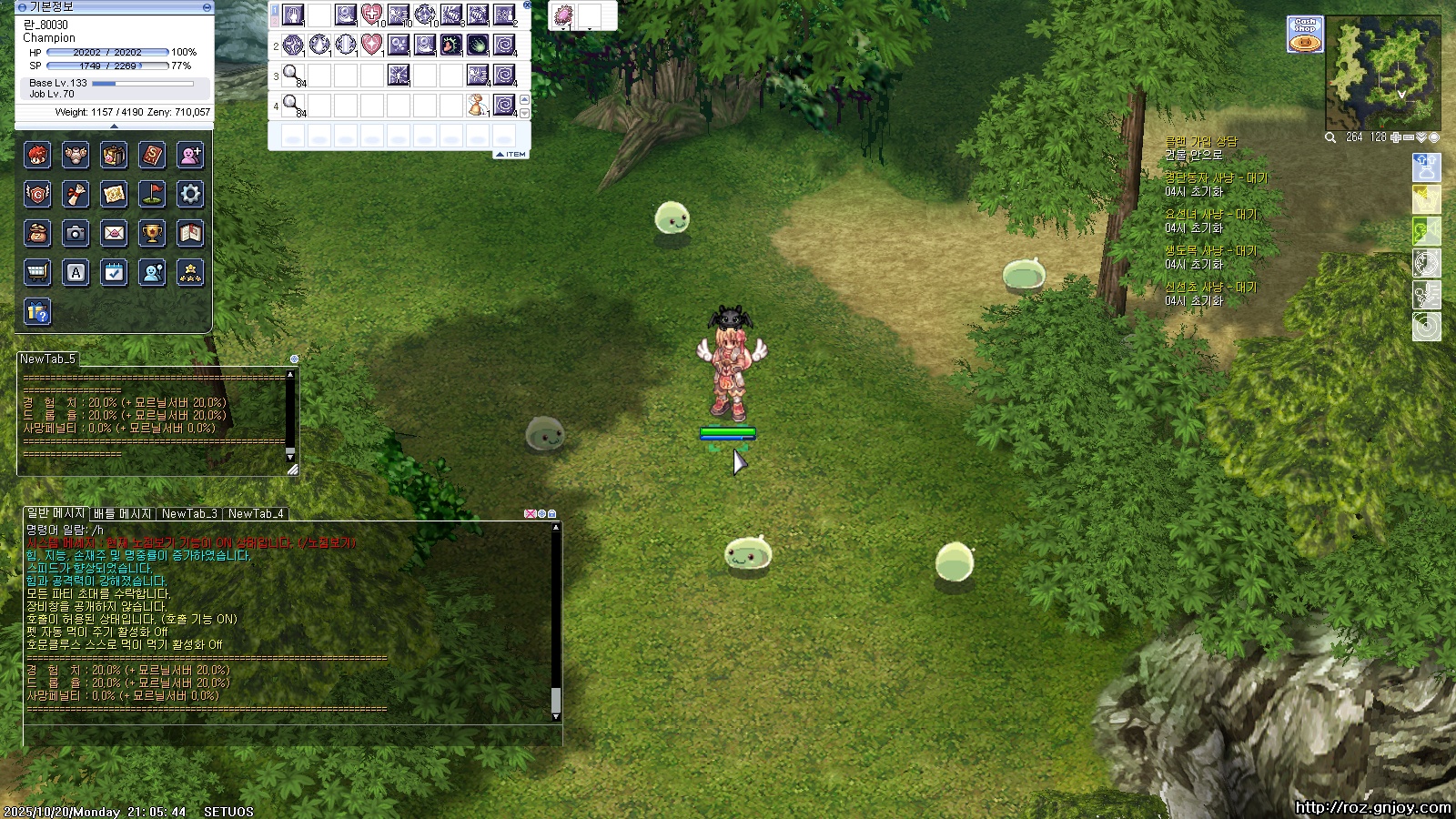Open the gold trophy achievements icon
Image resolution: width=1456 pixels, height=819 pixels.
[152, 234]
